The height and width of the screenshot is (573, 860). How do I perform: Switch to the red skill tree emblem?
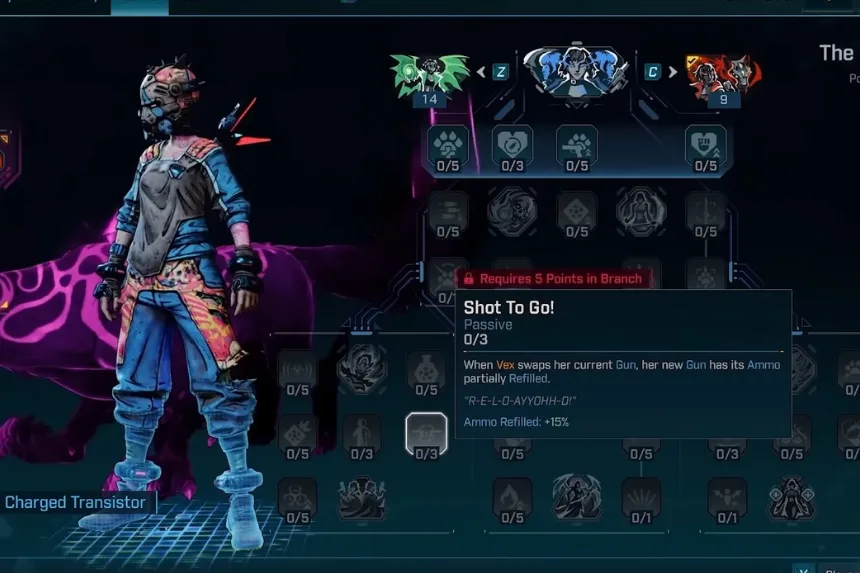click(722, 73)
